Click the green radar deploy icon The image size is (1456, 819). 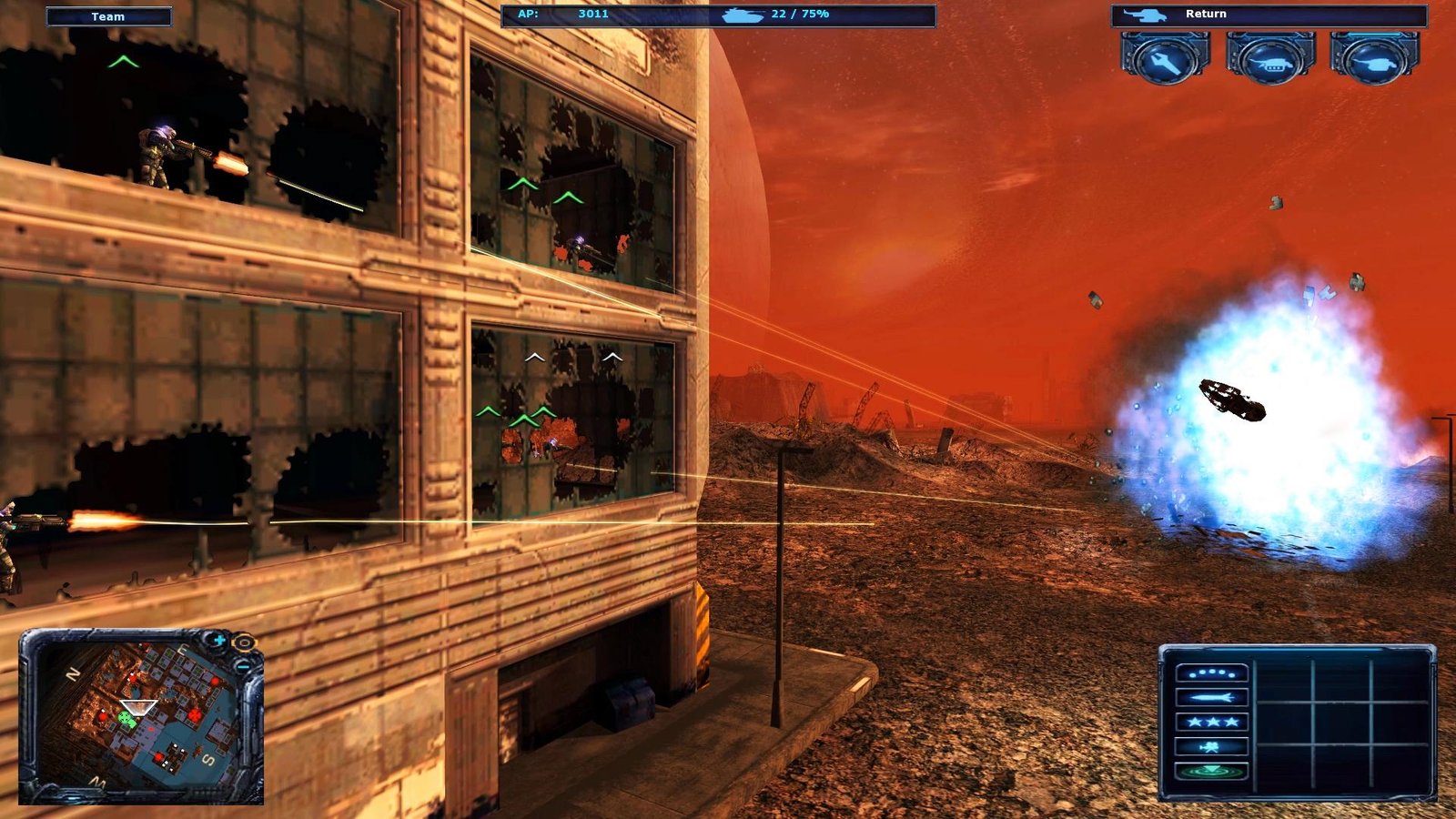click(1212, 770)
